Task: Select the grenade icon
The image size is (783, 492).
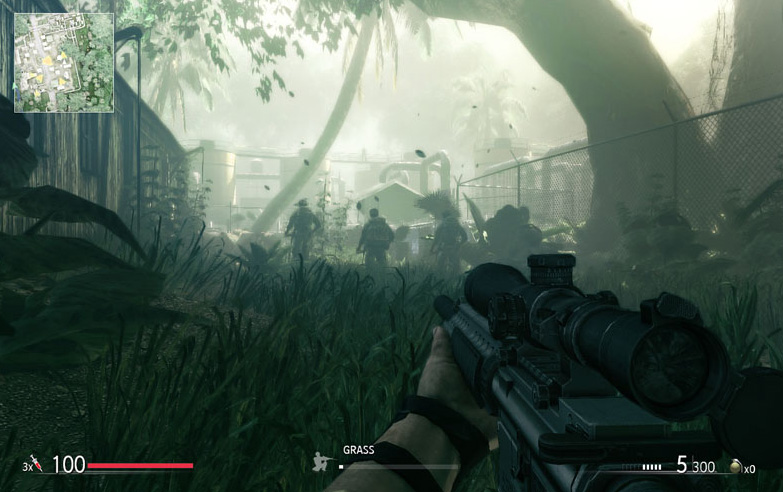Action: (736, 466)
